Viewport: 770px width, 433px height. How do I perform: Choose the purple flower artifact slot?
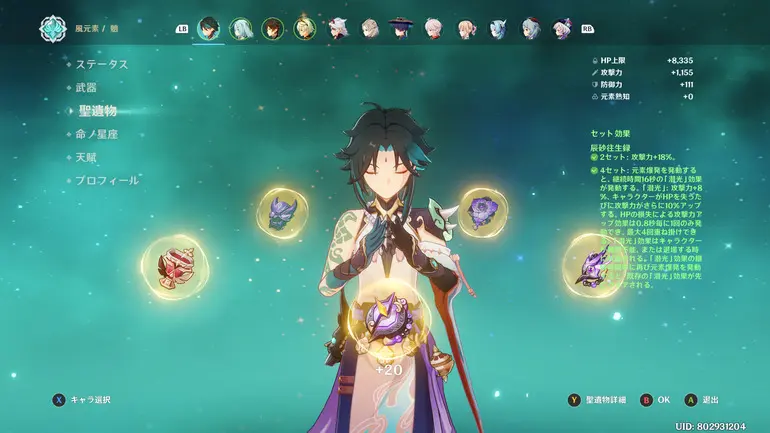(x=483, y=212)
